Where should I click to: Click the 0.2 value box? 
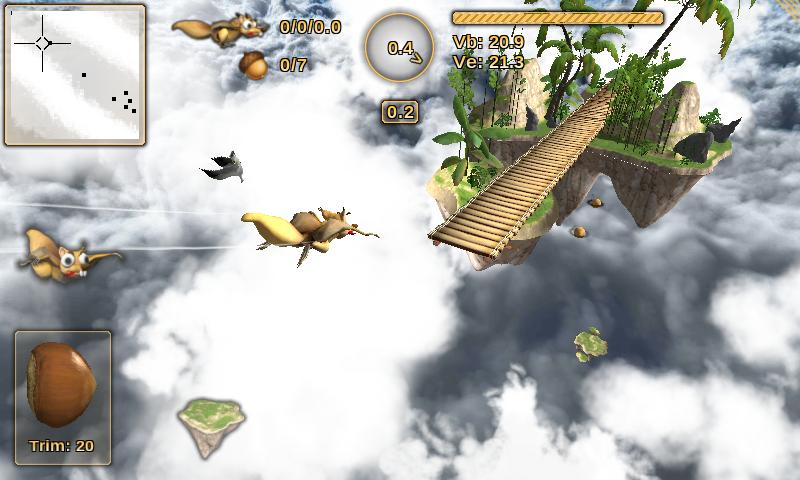pos(400,112)
